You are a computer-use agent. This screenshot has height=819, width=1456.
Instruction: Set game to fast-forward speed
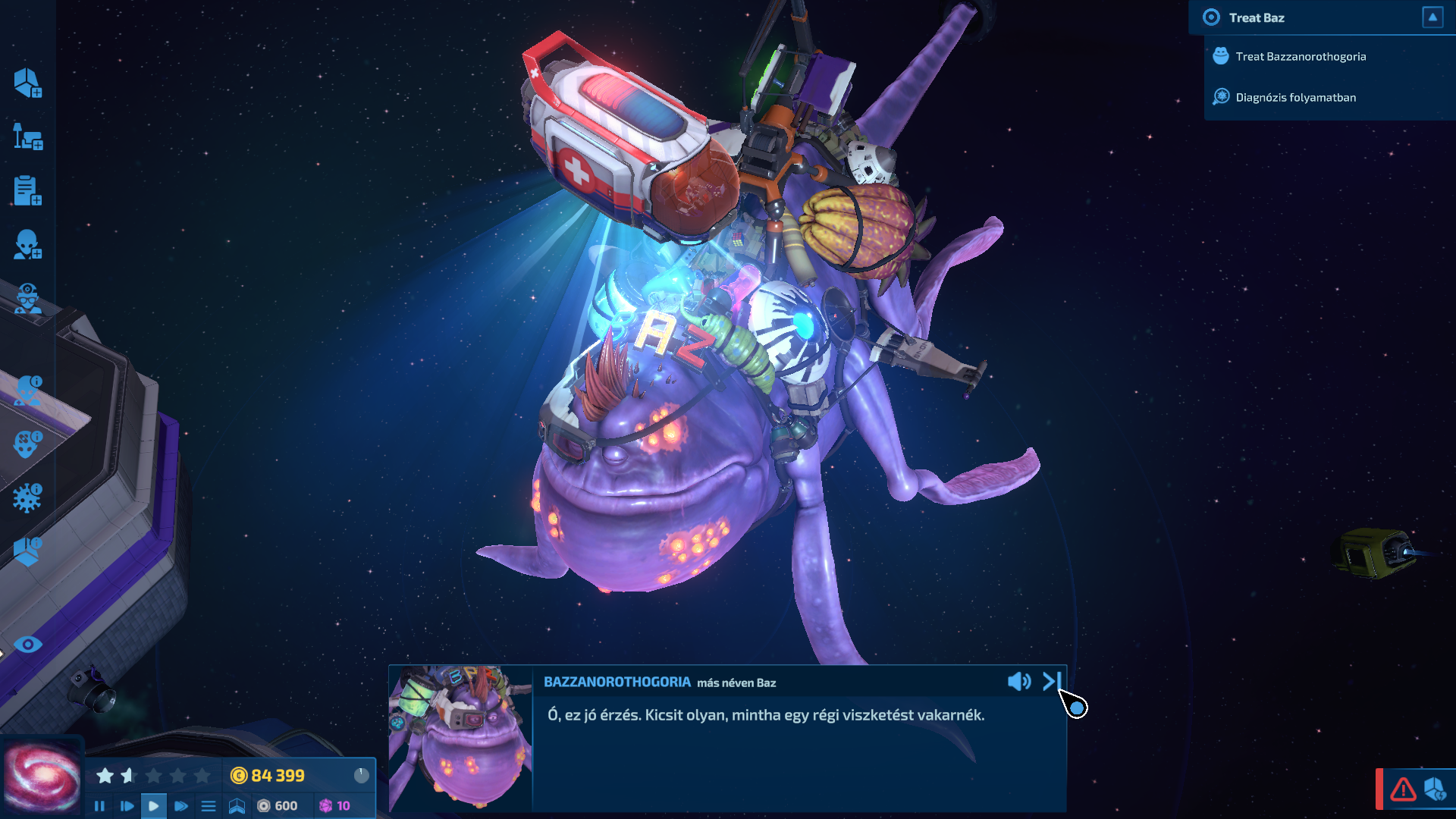point(181,806)
